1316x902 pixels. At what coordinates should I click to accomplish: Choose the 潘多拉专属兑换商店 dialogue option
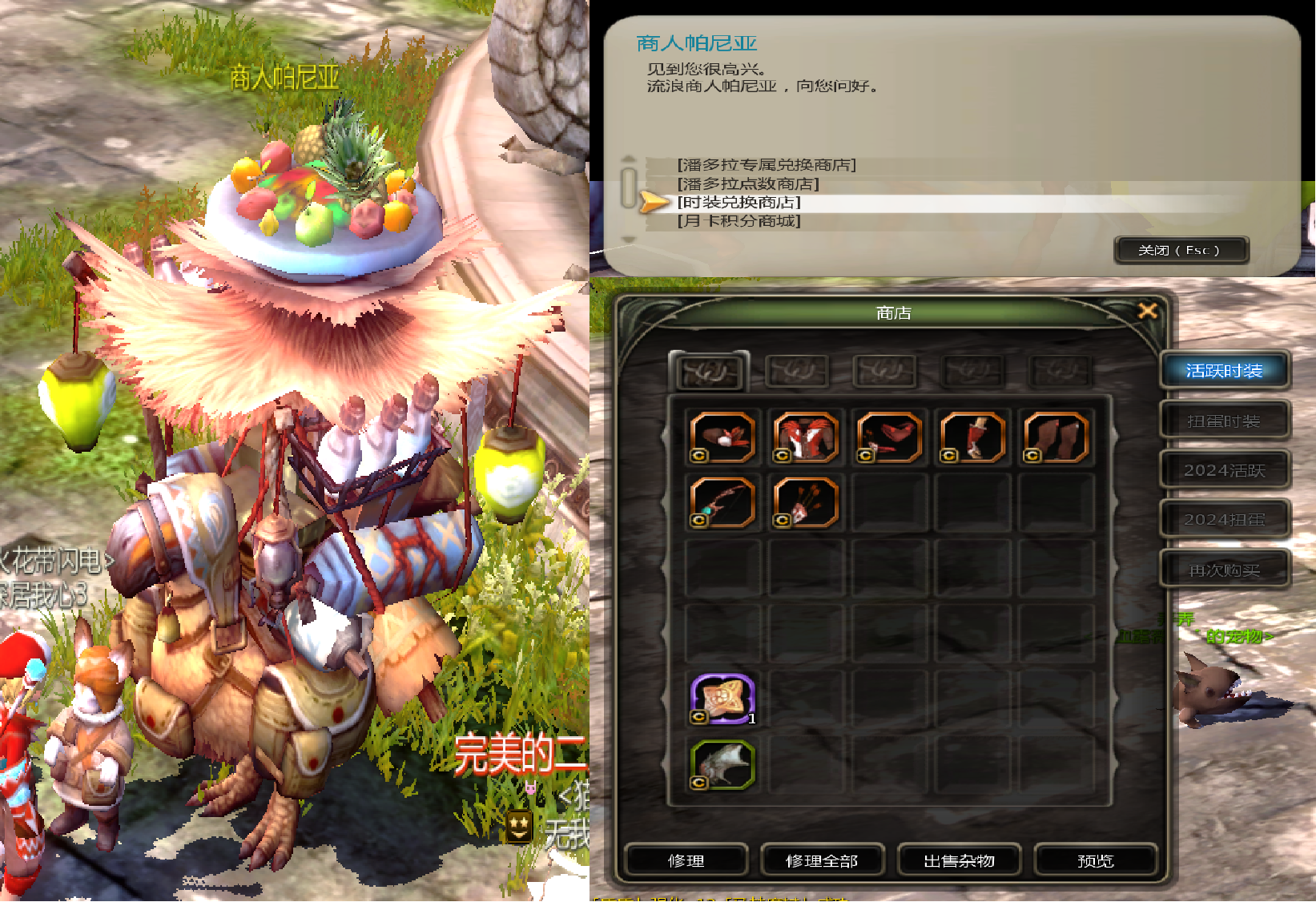767,165
